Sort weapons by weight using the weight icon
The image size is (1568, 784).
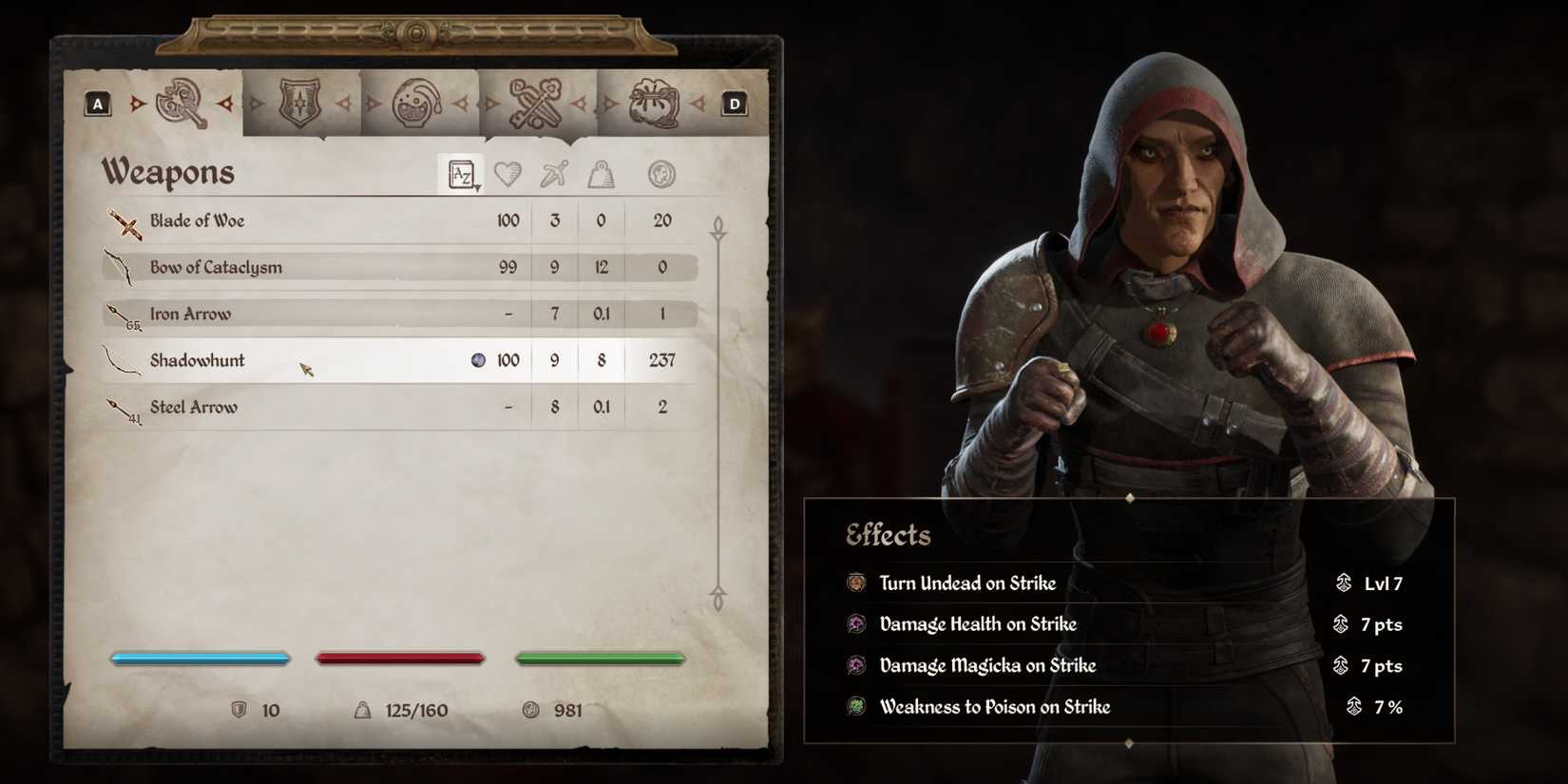601,173
